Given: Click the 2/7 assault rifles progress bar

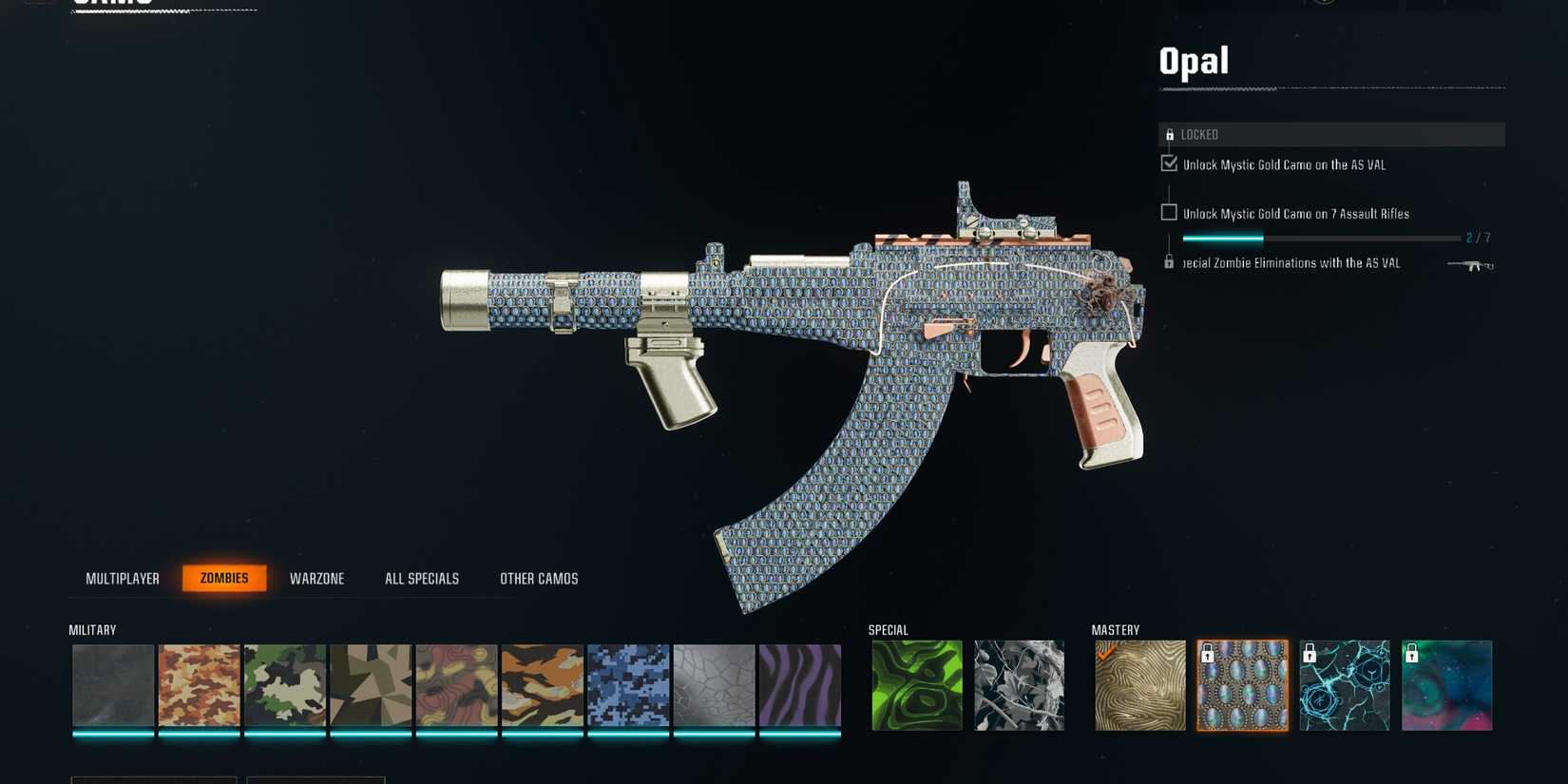Looking at the screenshot, I should (x=1319, y=238).
